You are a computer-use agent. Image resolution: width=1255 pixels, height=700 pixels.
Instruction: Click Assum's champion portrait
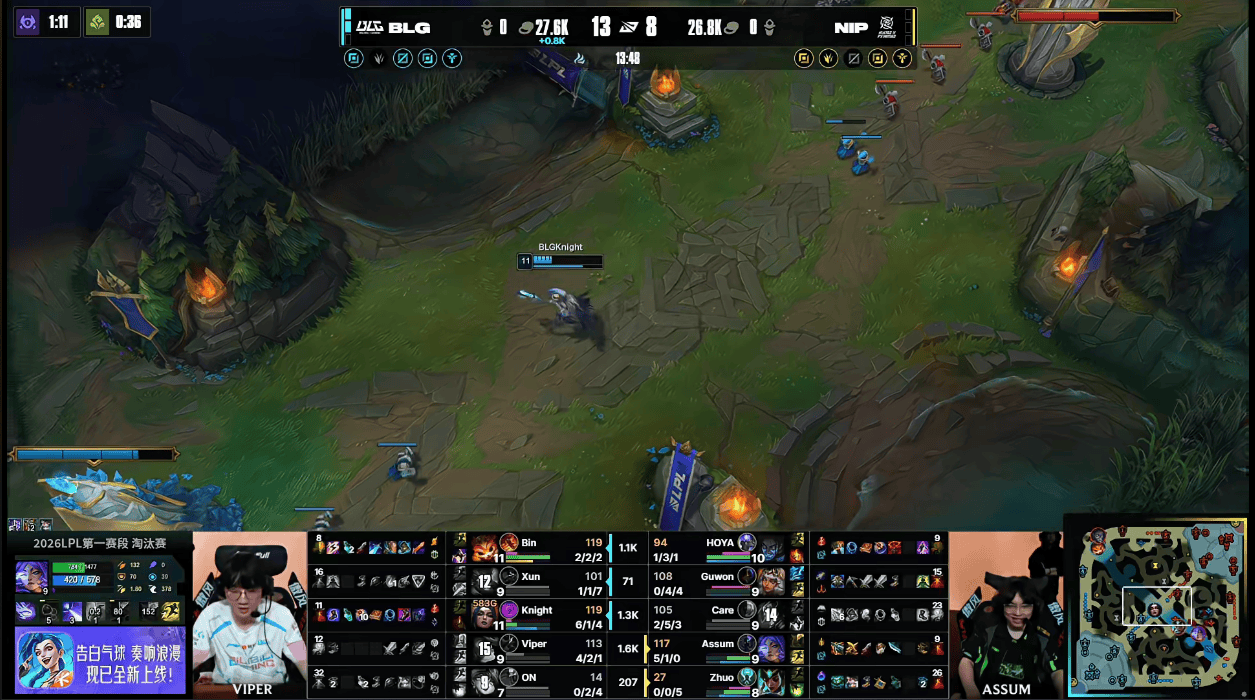(772, 649)
